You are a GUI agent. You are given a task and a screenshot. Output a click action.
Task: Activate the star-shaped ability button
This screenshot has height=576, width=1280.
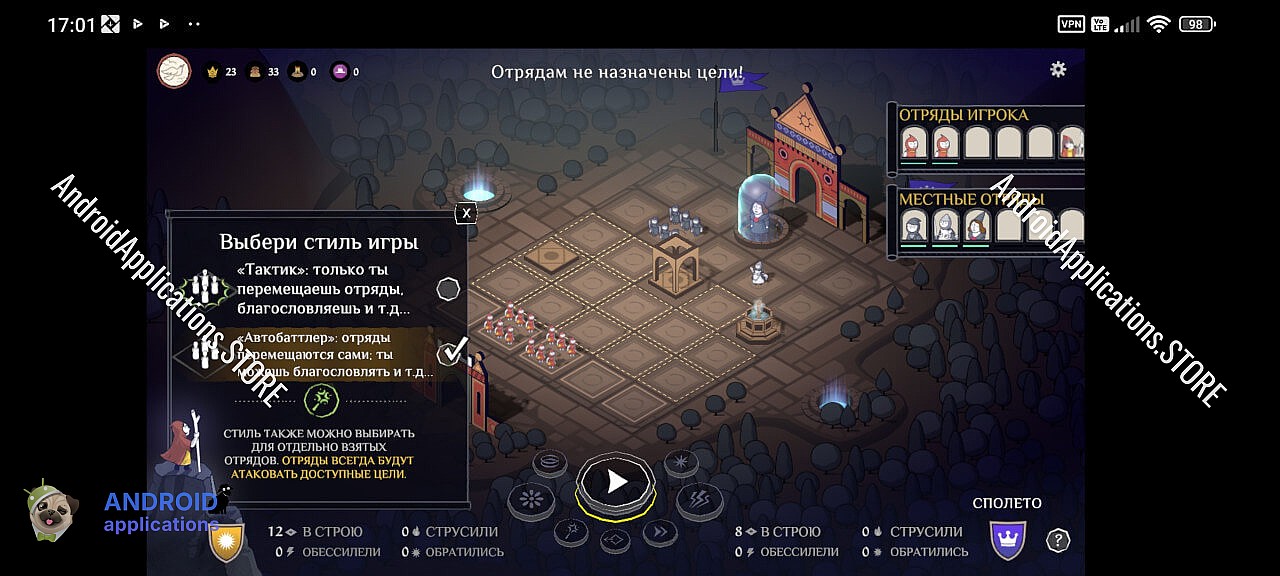click(x=681, y=462)
